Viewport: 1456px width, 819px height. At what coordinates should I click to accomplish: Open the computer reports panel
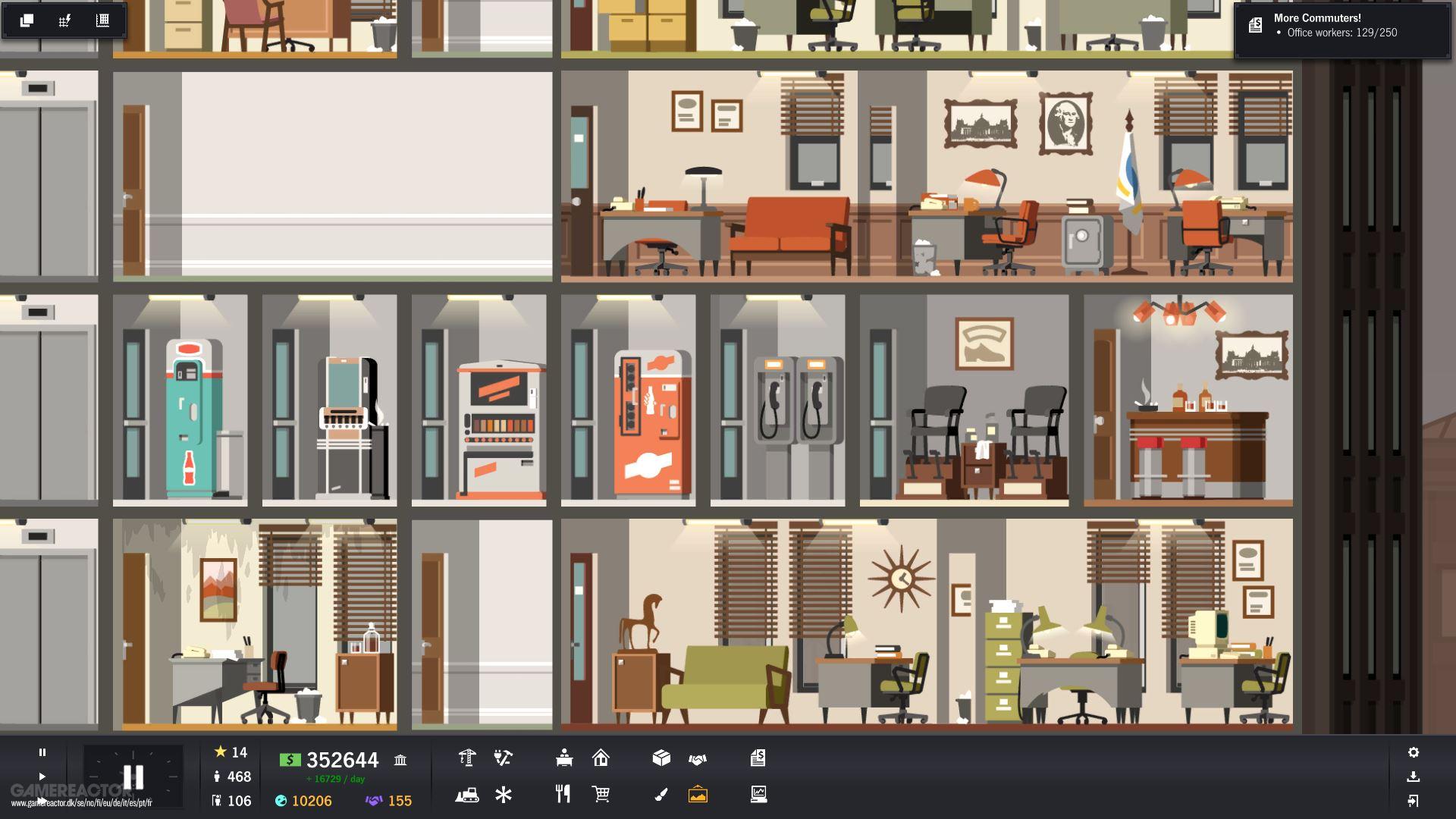758,795
